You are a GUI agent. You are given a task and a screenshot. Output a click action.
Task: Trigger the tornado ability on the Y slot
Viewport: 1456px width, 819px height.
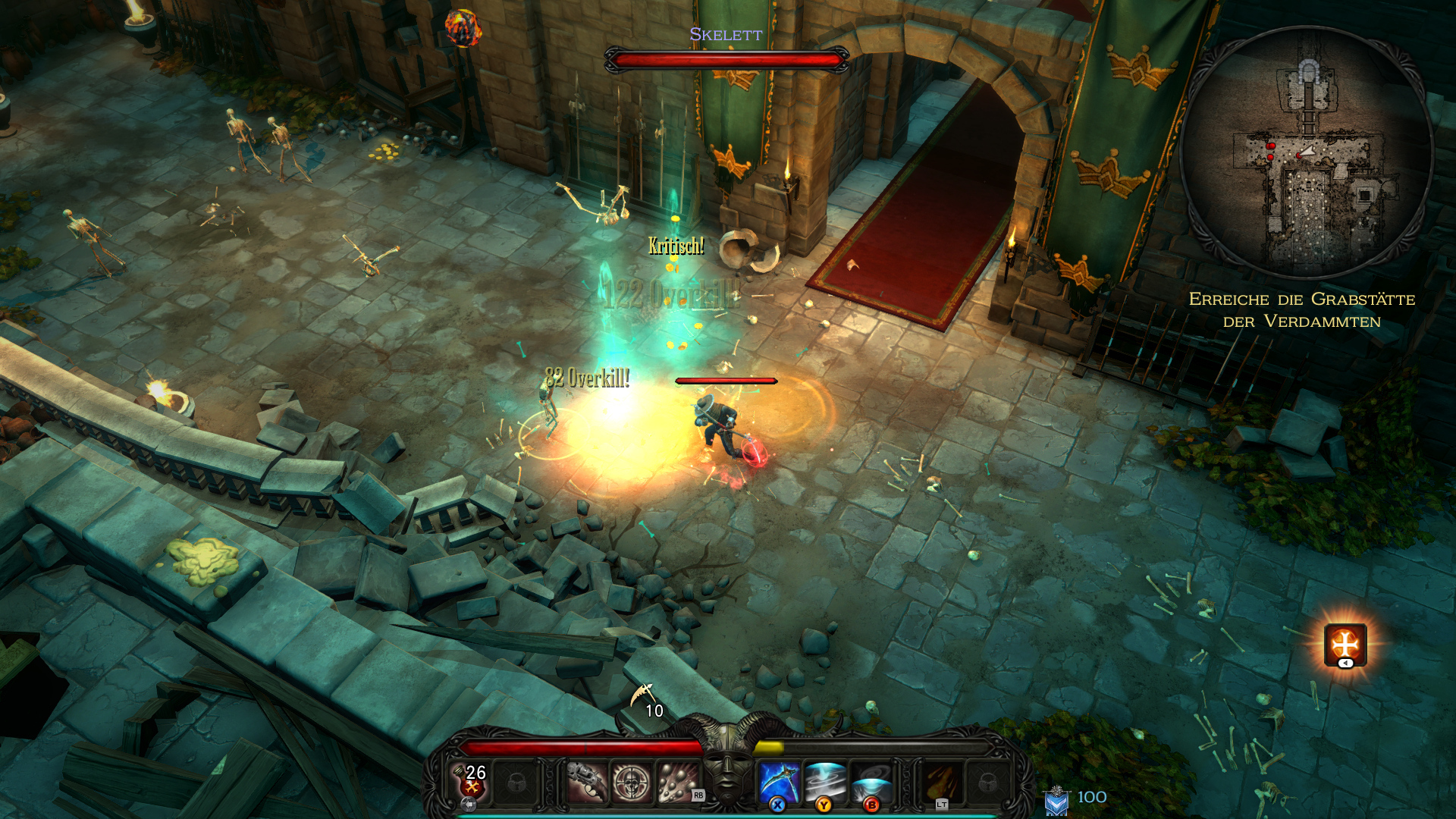pos(824,780)
